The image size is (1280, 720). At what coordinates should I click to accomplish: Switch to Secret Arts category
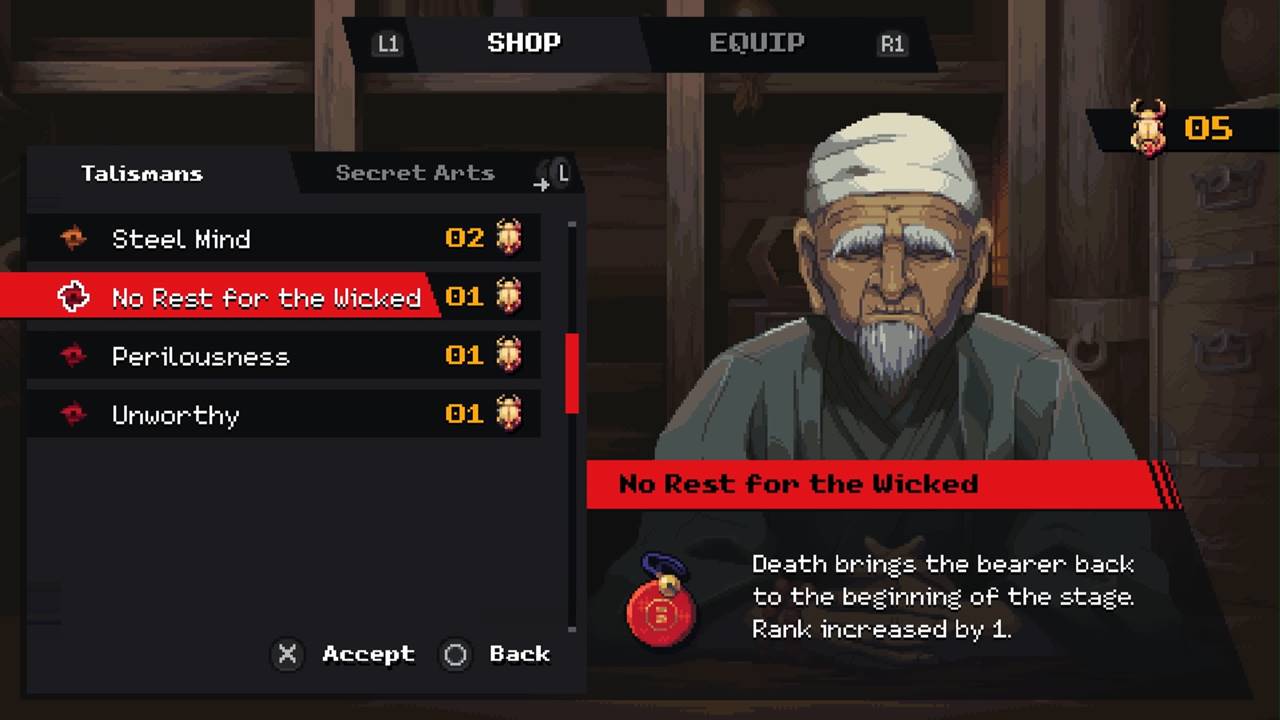(415, 173)
